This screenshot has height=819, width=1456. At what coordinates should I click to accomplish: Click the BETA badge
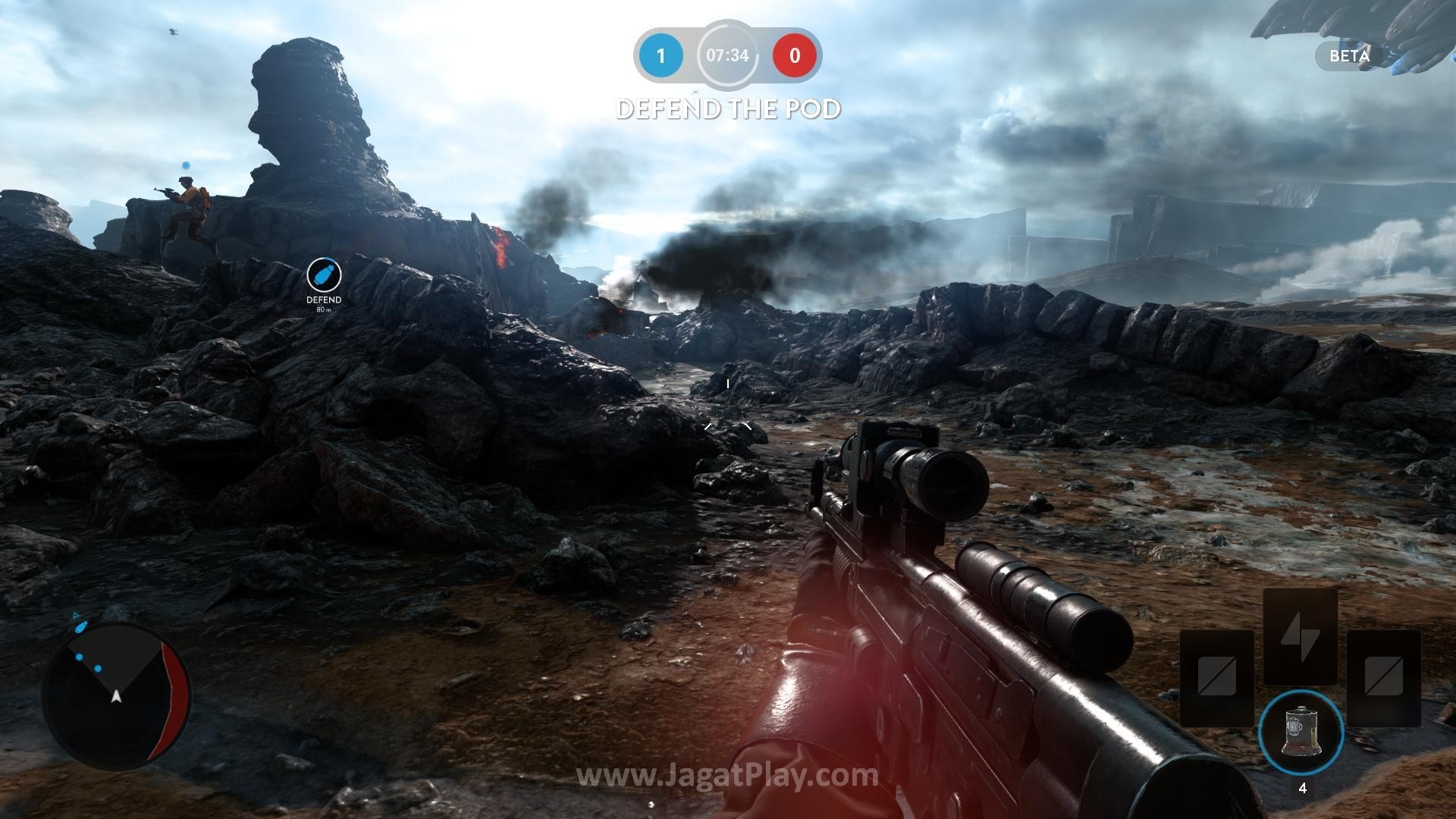(x=1350, y=56)
